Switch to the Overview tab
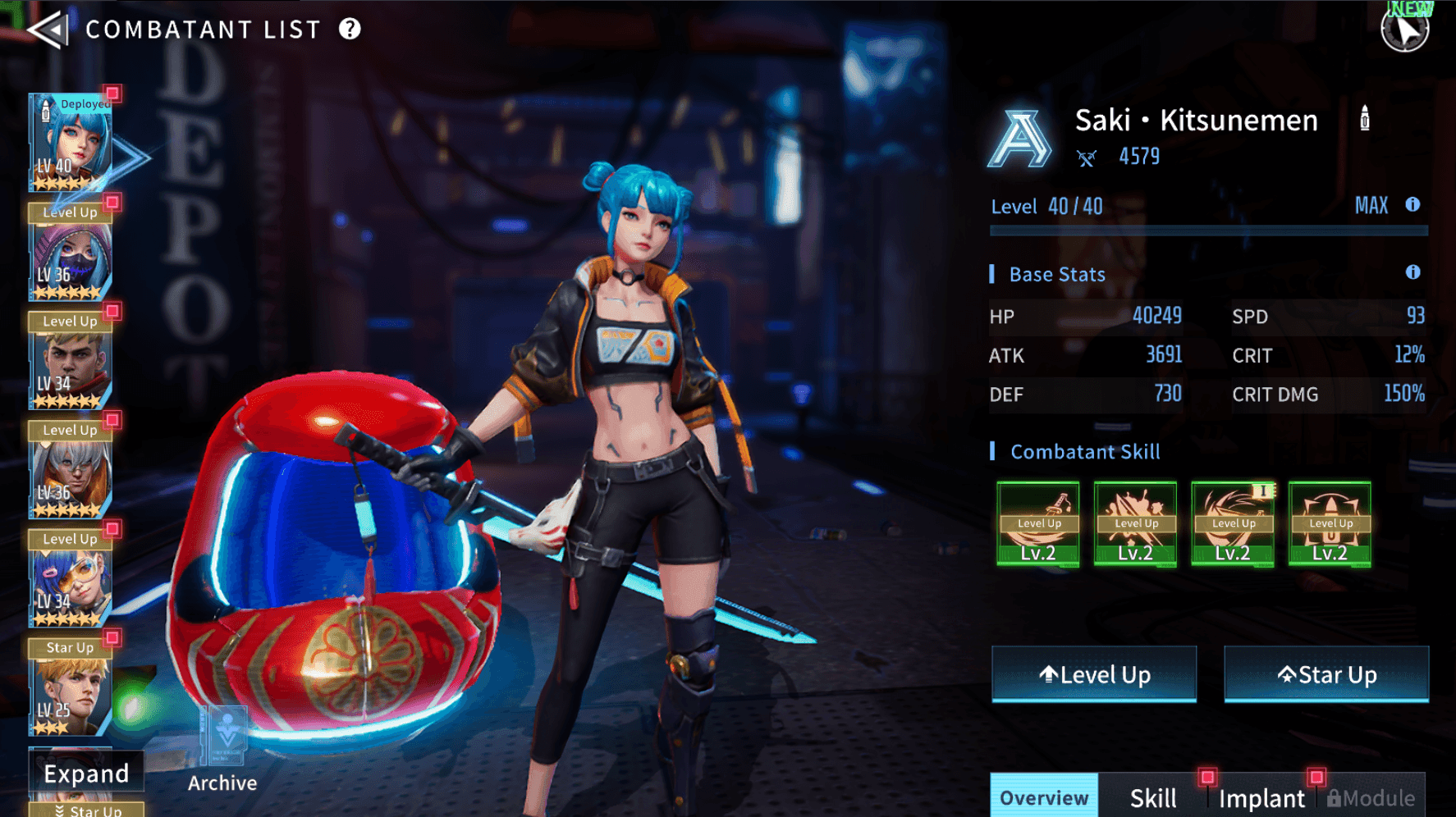This screenshot has width=1456, height=817. click(1043, 797)
